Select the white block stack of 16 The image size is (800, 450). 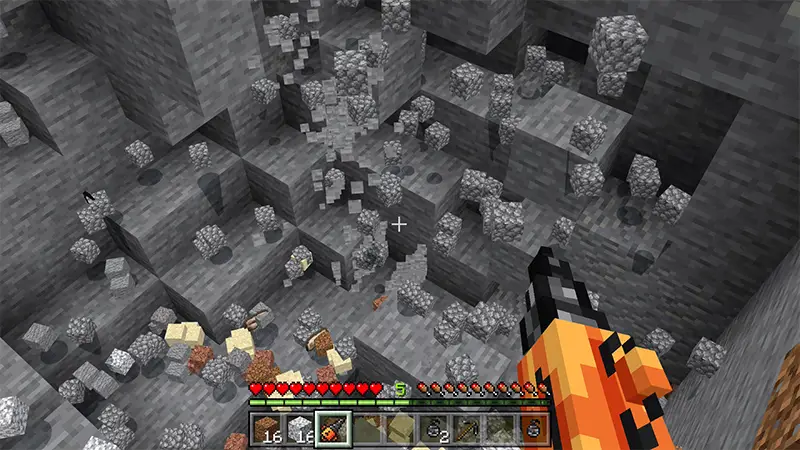(x=299, y=430)
